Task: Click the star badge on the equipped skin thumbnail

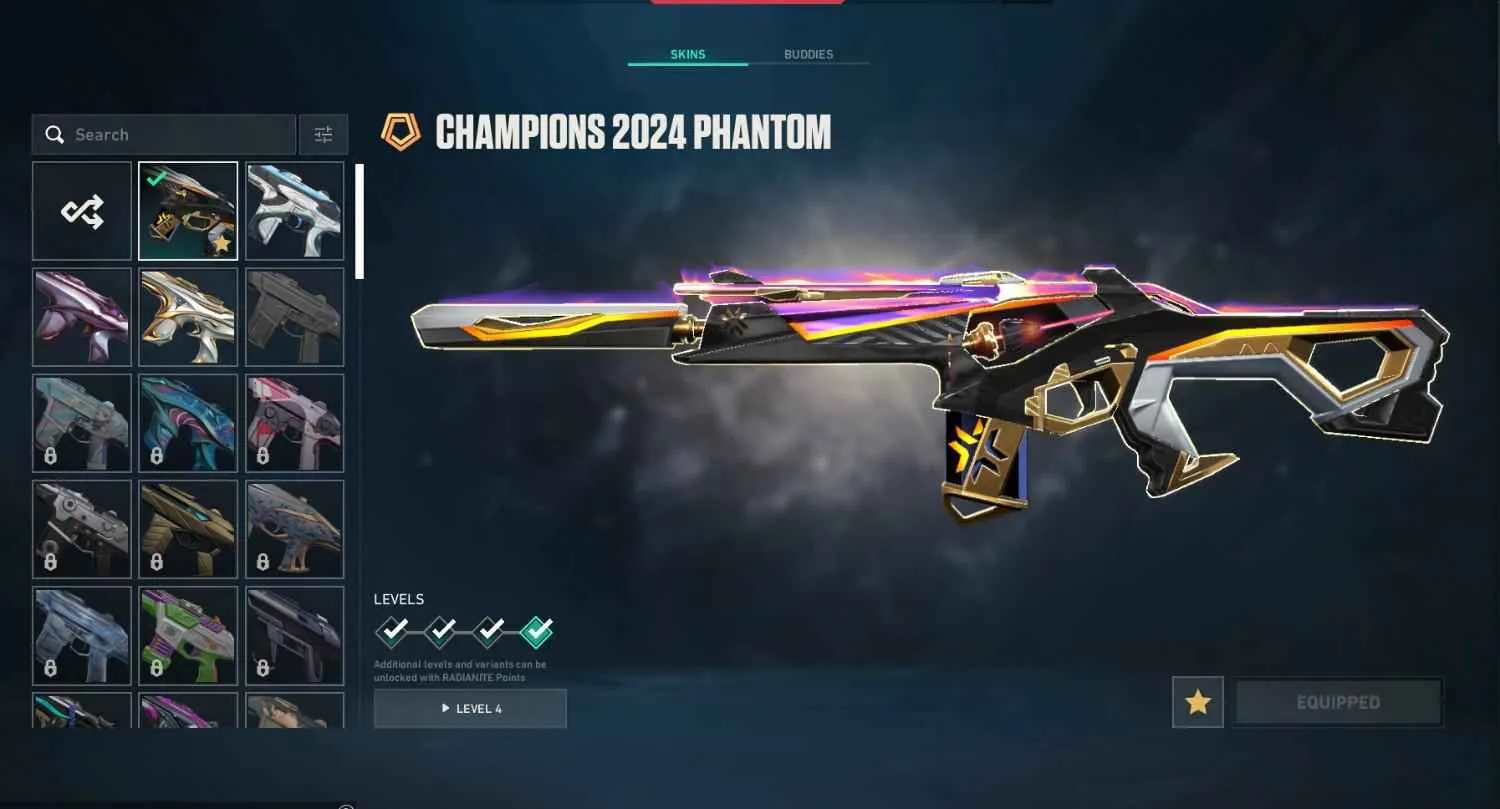Action: [222, 243]
